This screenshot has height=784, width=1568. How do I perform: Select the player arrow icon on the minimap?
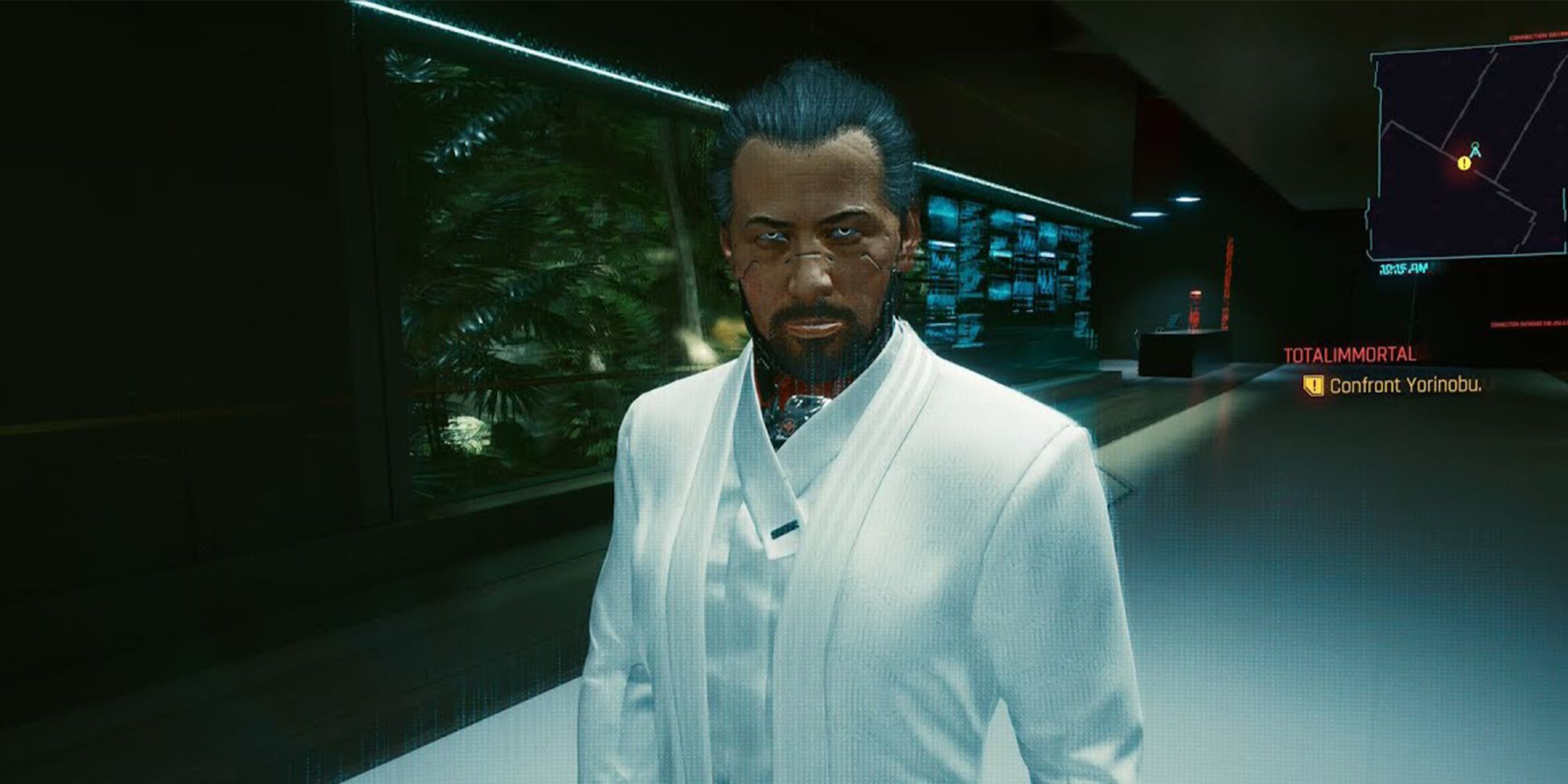[x=1475, y=150]
